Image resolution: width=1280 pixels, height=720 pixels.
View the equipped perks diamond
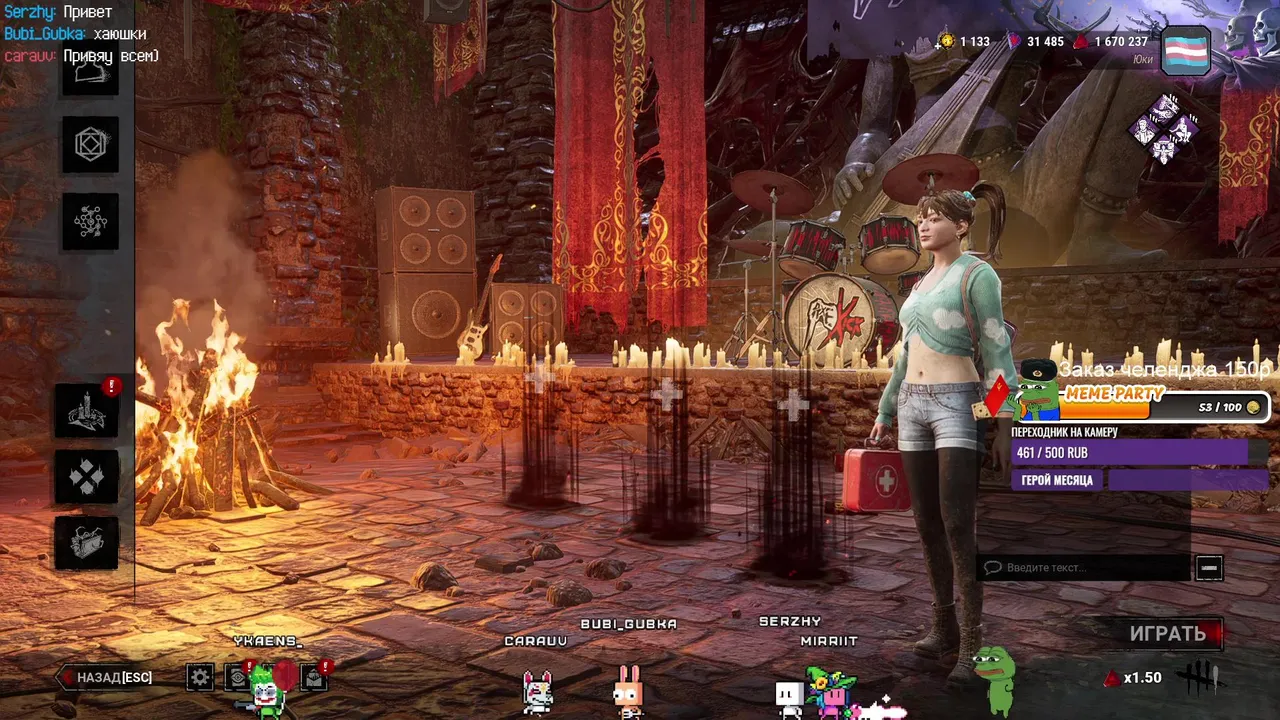pyautogui.click(x=1165, y=128)
